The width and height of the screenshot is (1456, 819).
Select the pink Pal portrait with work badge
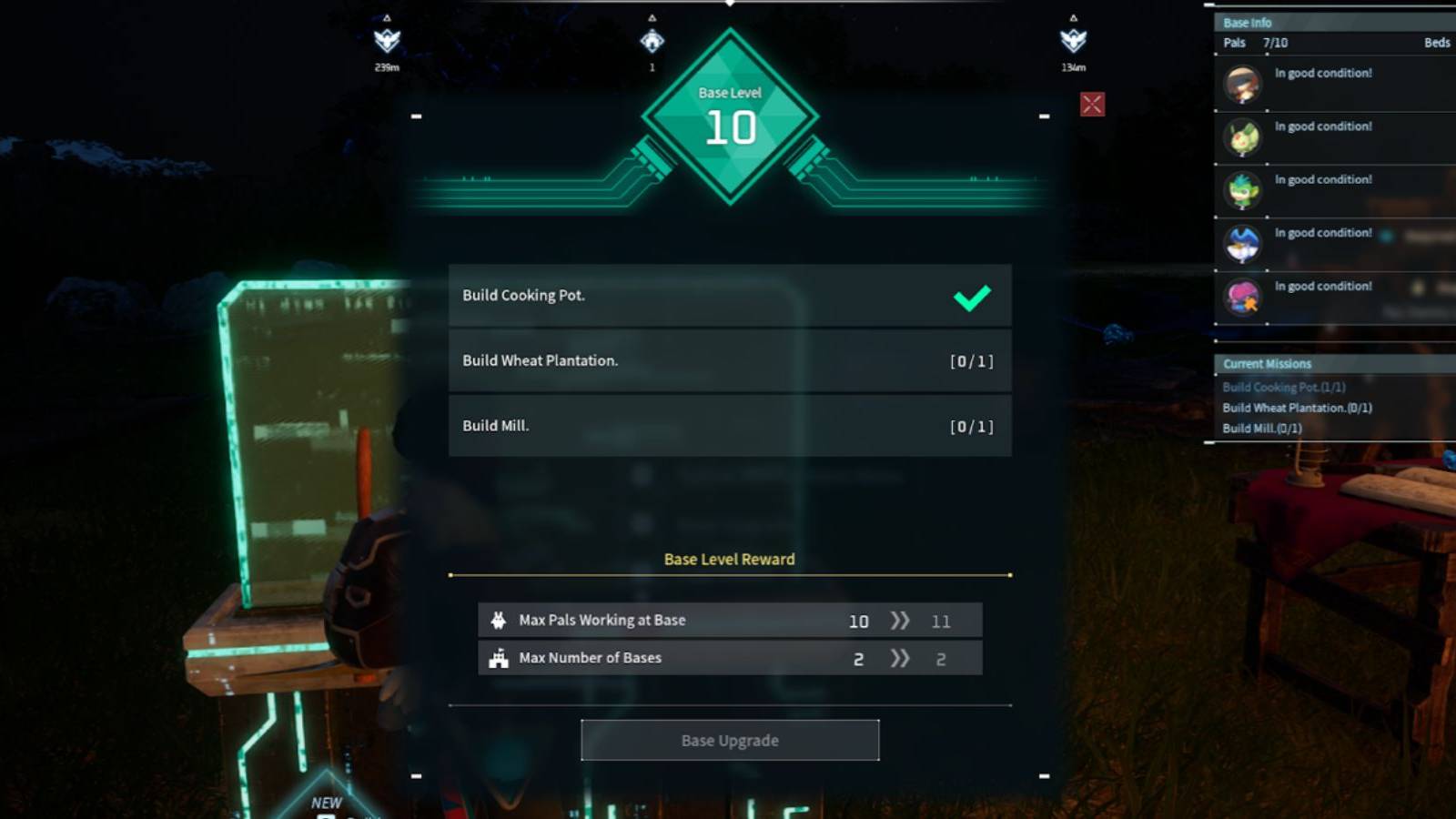click(1243, 298)
